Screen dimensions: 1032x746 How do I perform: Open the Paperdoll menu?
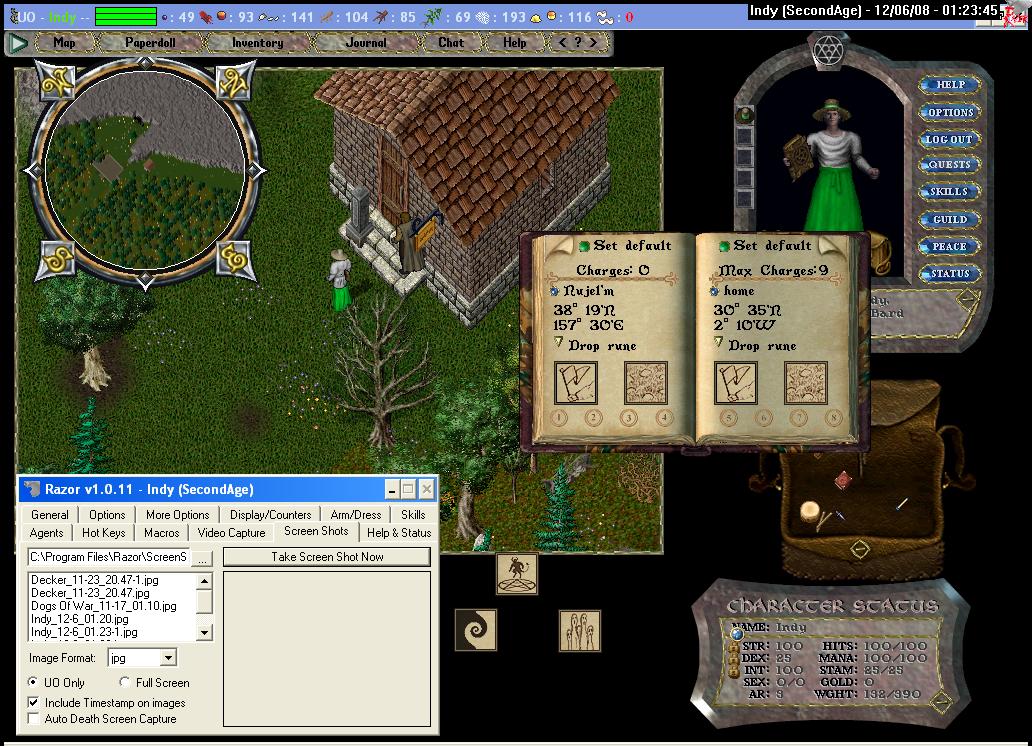coord(150,43)
